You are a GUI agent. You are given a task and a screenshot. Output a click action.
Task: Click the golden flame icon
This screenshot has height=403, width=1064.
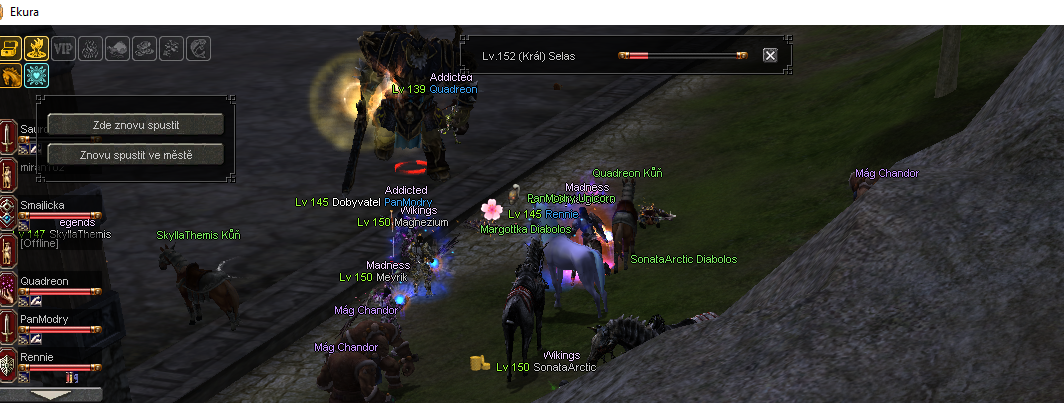click(x=36, y=48)
